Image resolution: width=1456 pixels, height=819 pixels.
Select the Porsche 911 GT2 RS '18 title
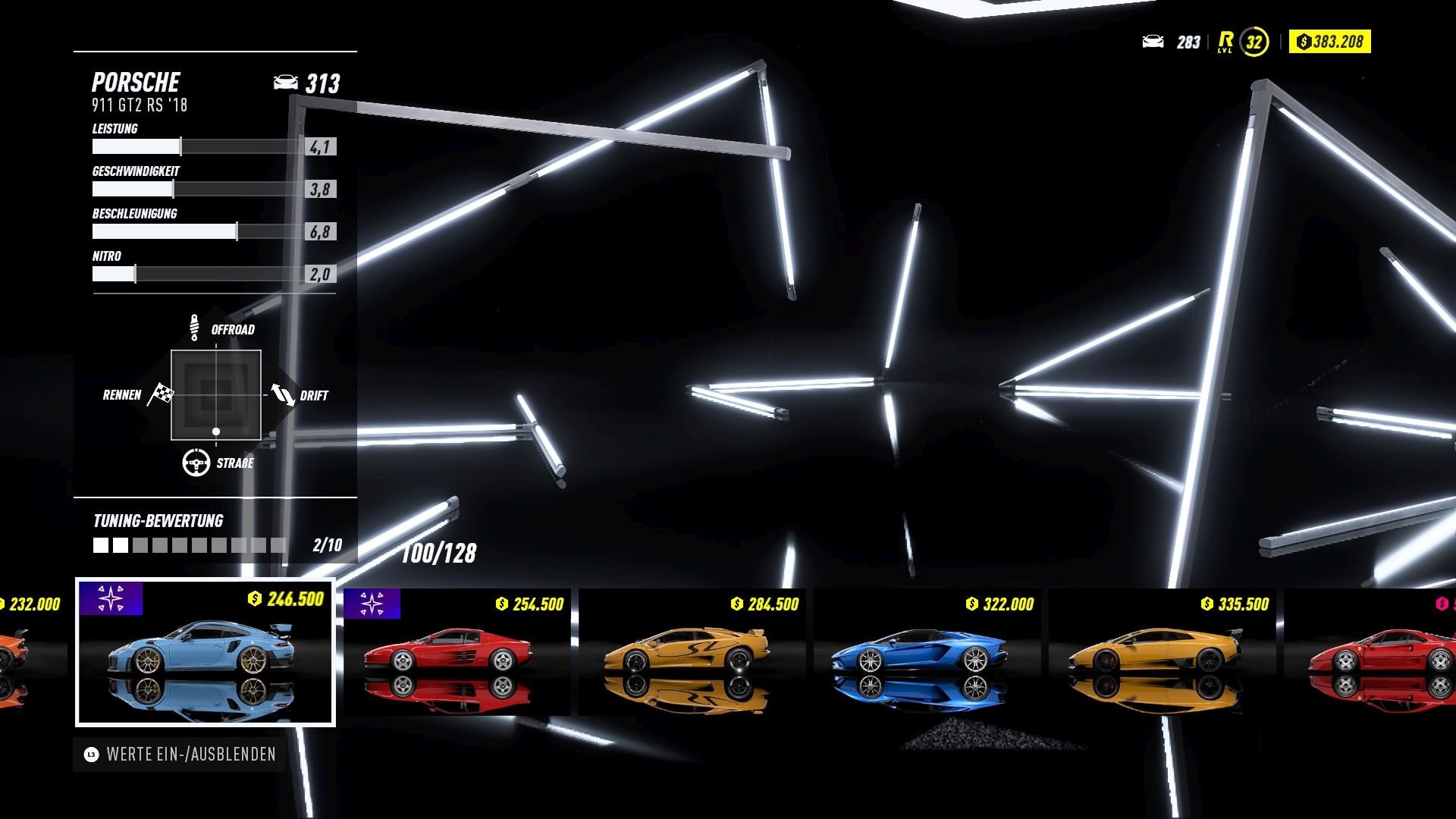tap(140, 106)
